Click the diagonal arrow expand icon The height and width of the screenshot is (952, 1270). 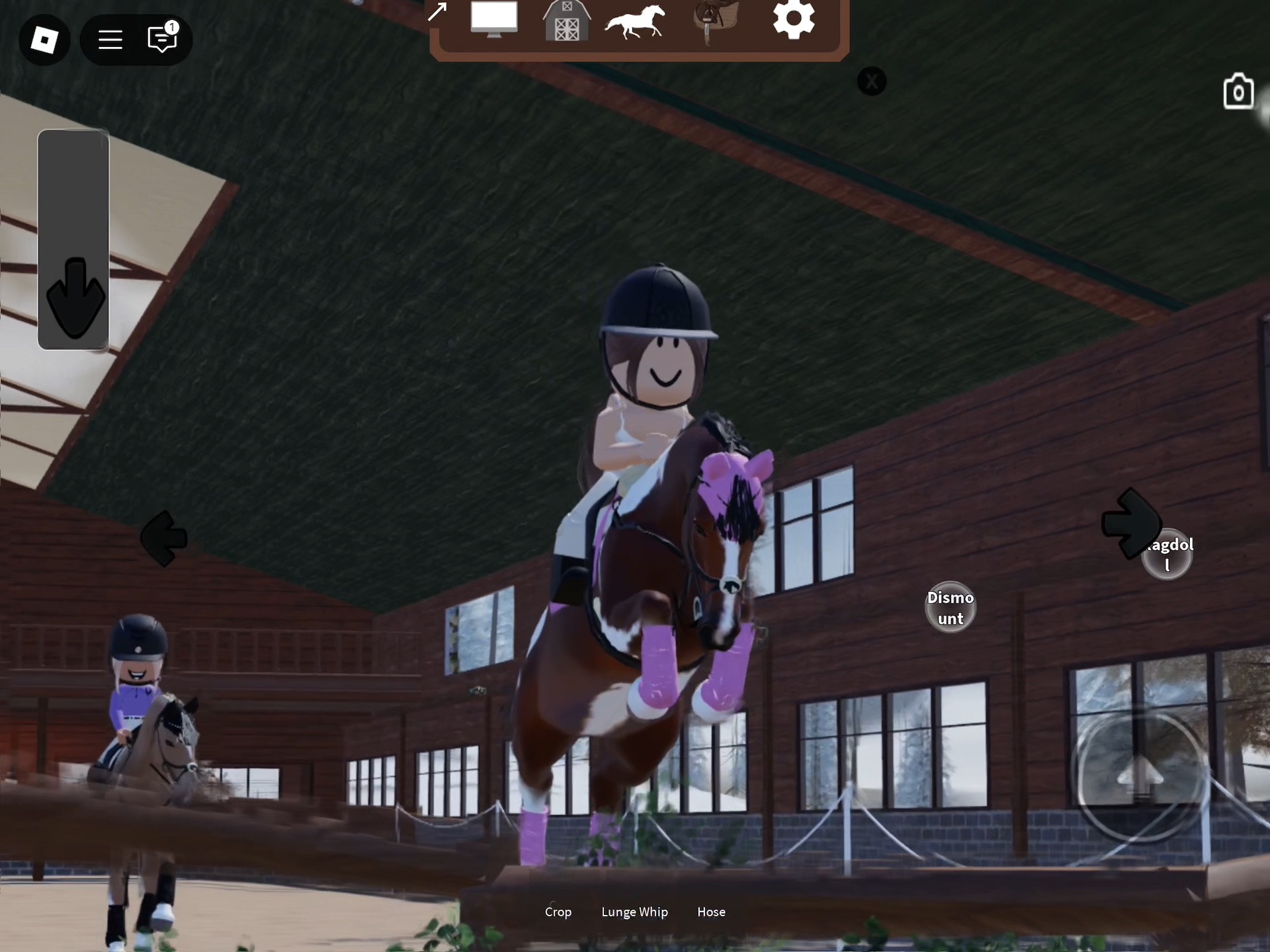tap(437, 12)
